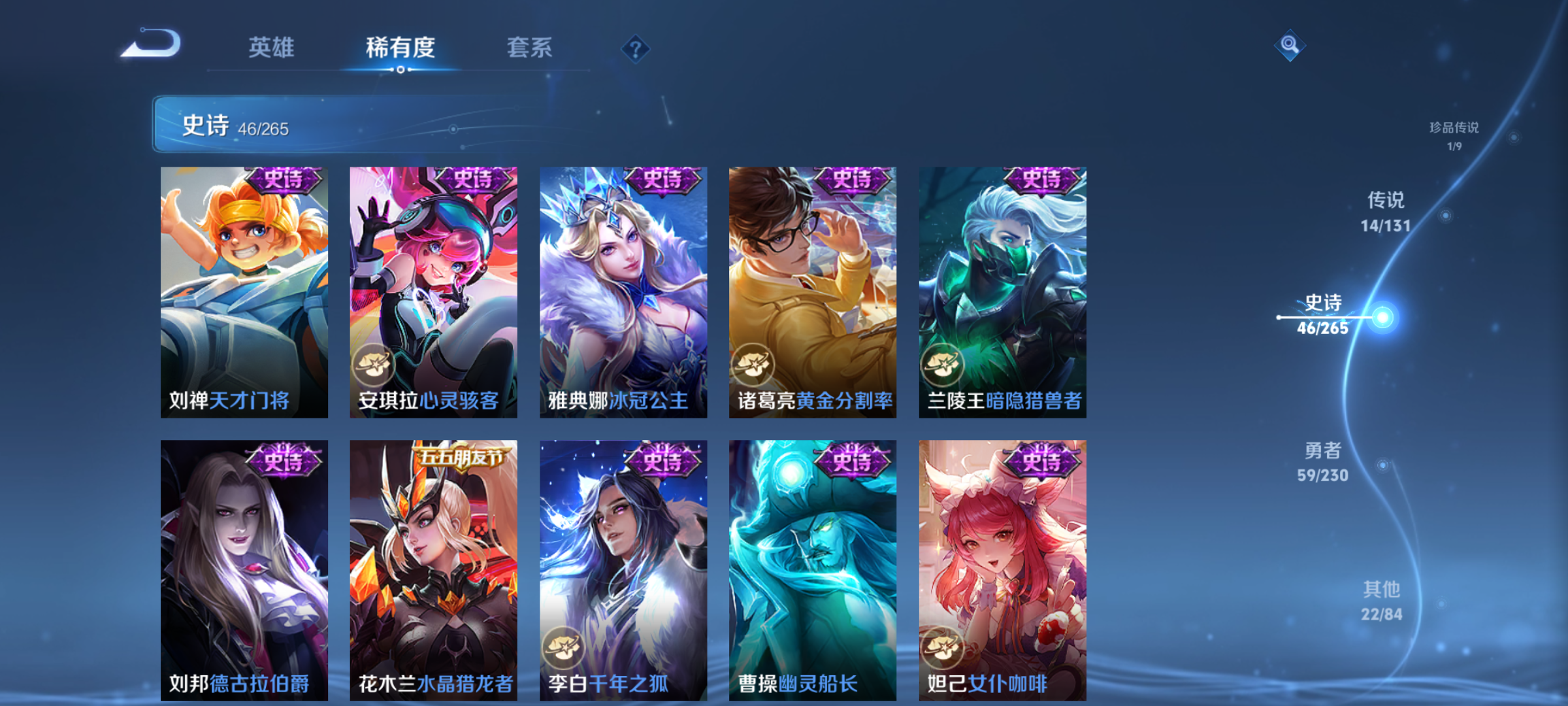This screenshot has height=706, width=1568.
Task: Choose 诸葛亮 黄金分割率 skin card
Action: click(813, 292)
